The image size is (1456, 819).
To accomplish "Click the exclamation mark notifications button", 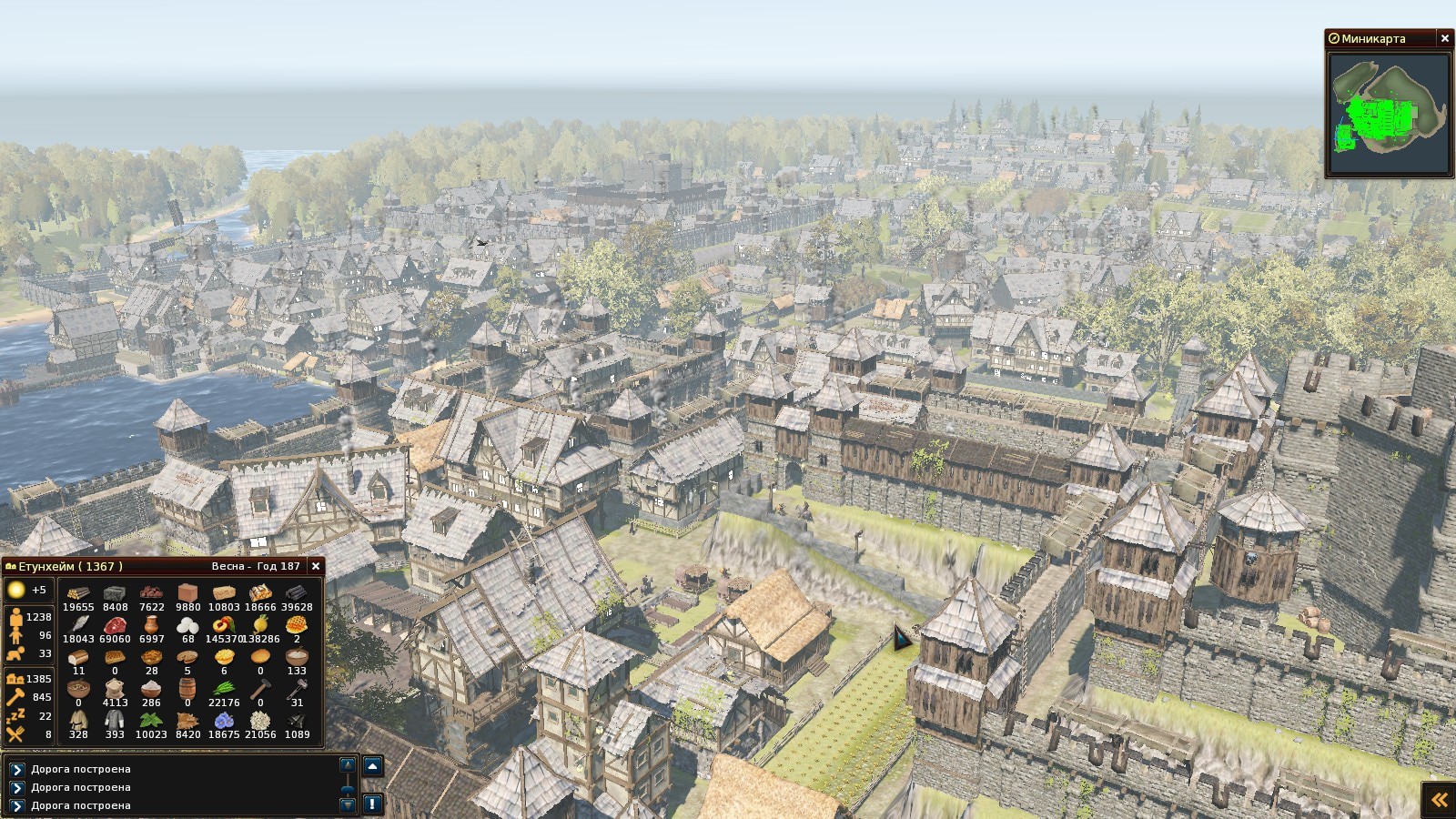I will (372, 804).
